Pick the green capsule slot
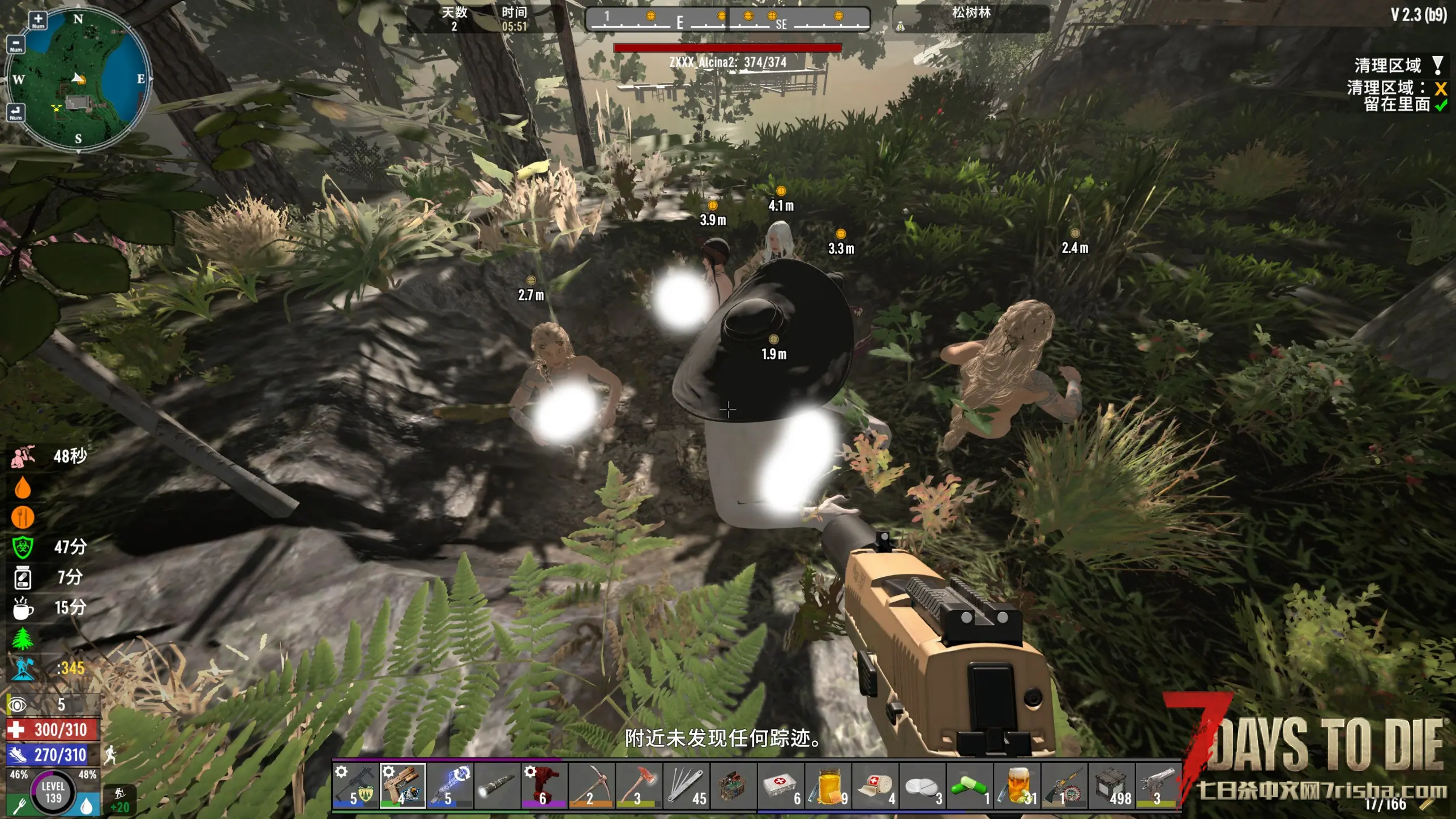Viewport: 1456px width, 819px height. [970, 786]
